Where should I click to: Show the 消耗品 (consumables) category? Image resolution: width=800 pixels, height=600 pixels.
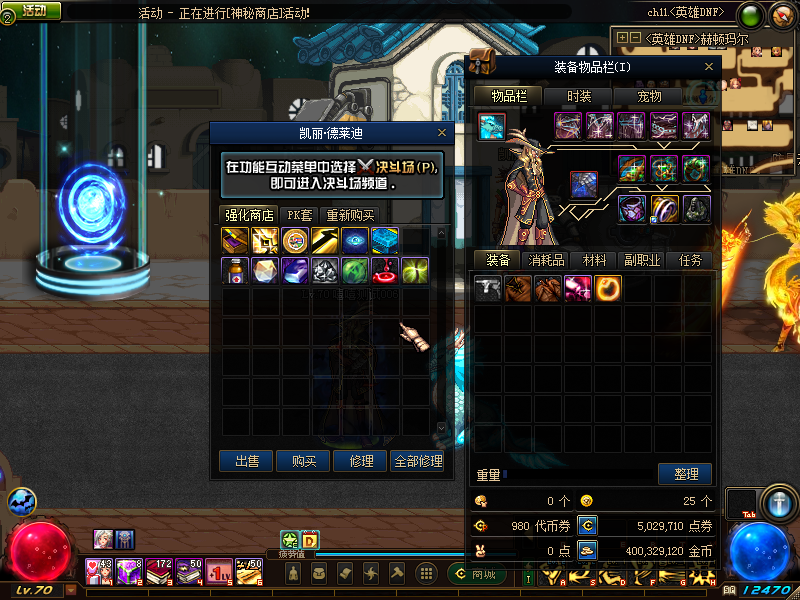(546, 260)
